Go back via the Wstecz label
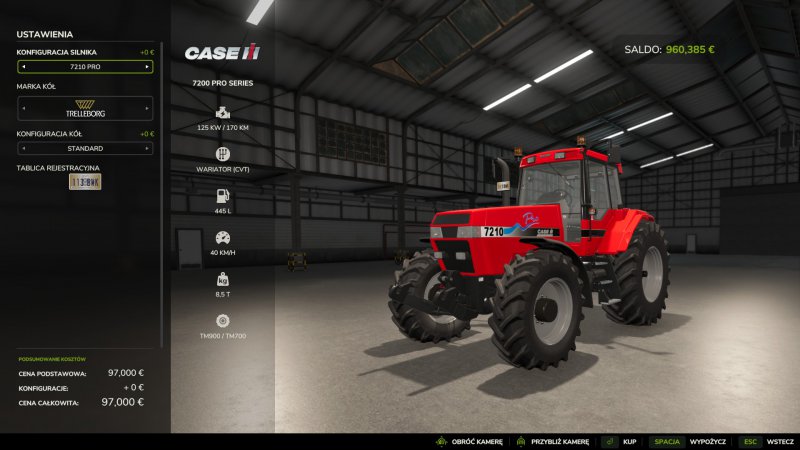 click(x=781, y=441)
